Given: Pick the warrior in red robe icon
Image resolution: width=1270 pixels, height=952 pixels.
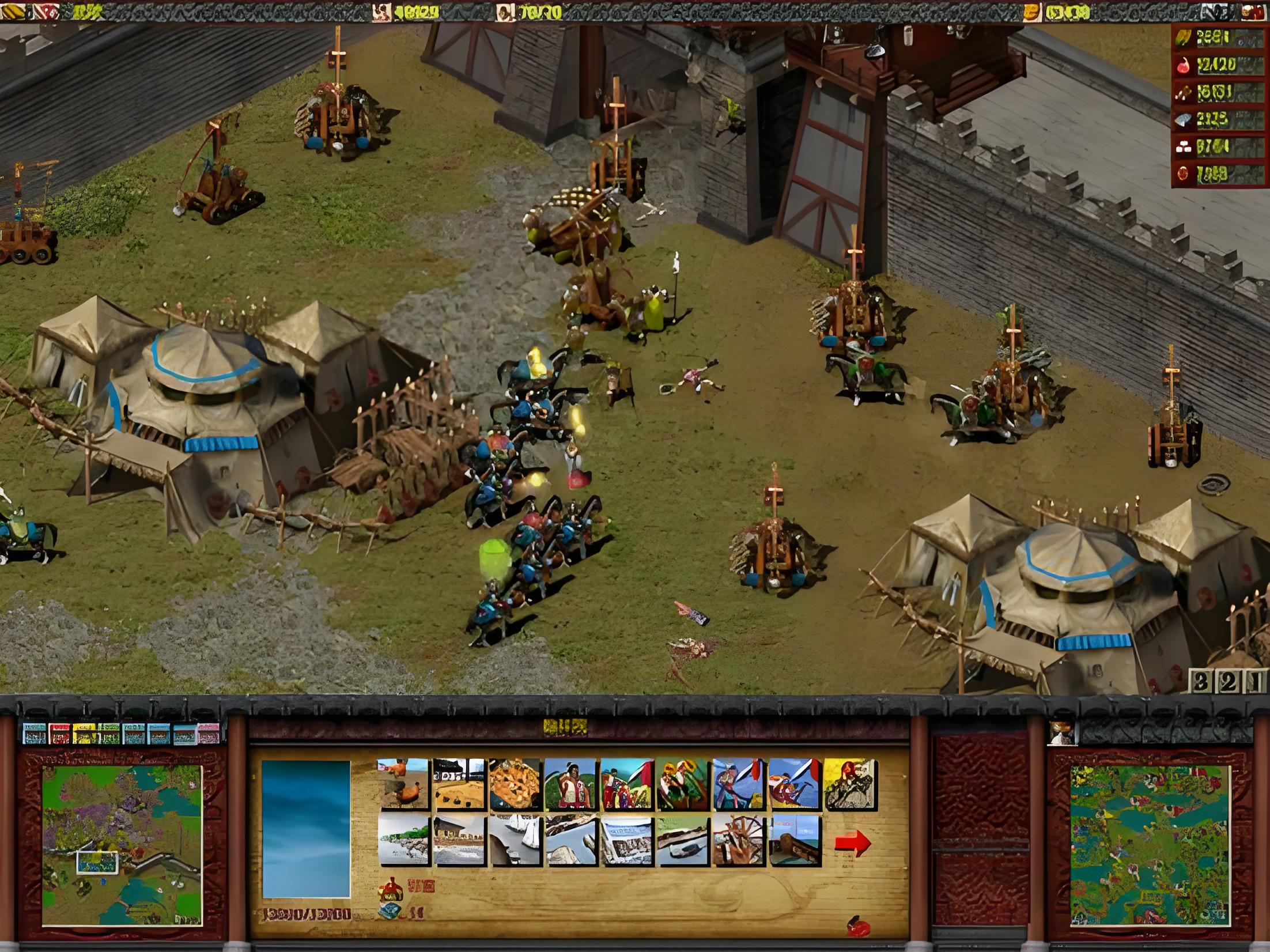Looking at the screenshot, I should (x=570, y=784).
